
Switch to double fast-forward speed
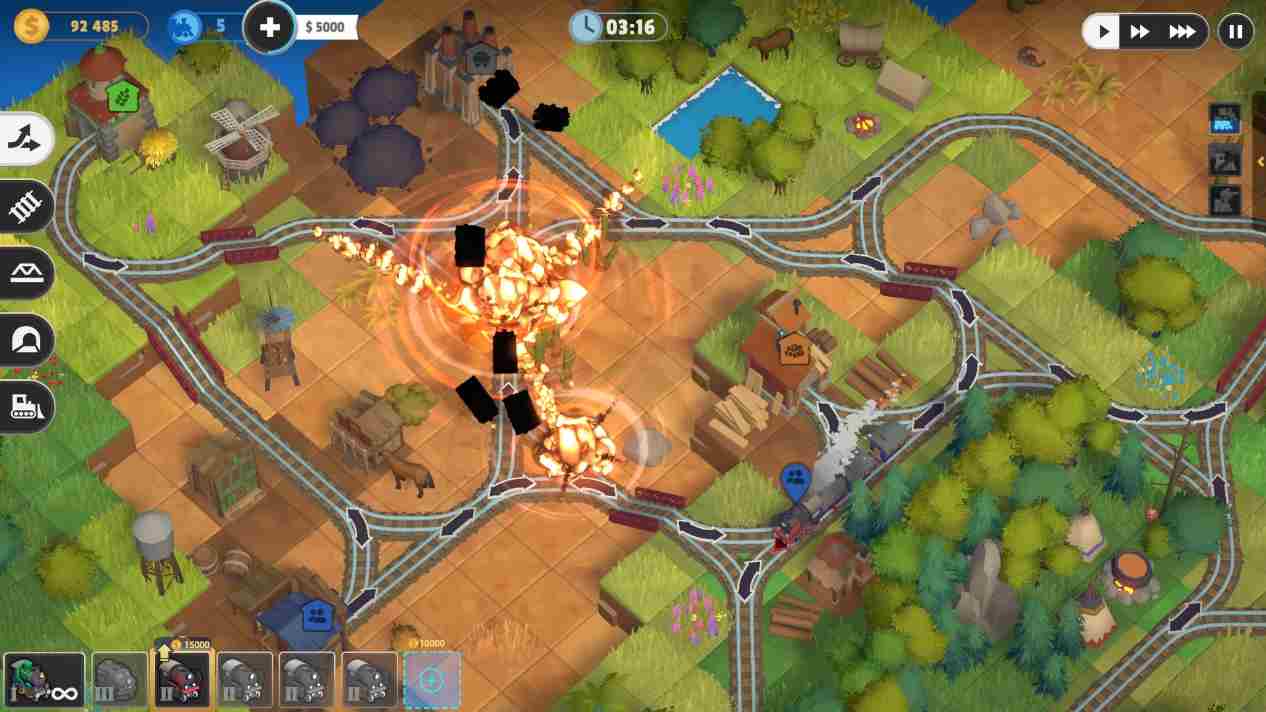1140,32
